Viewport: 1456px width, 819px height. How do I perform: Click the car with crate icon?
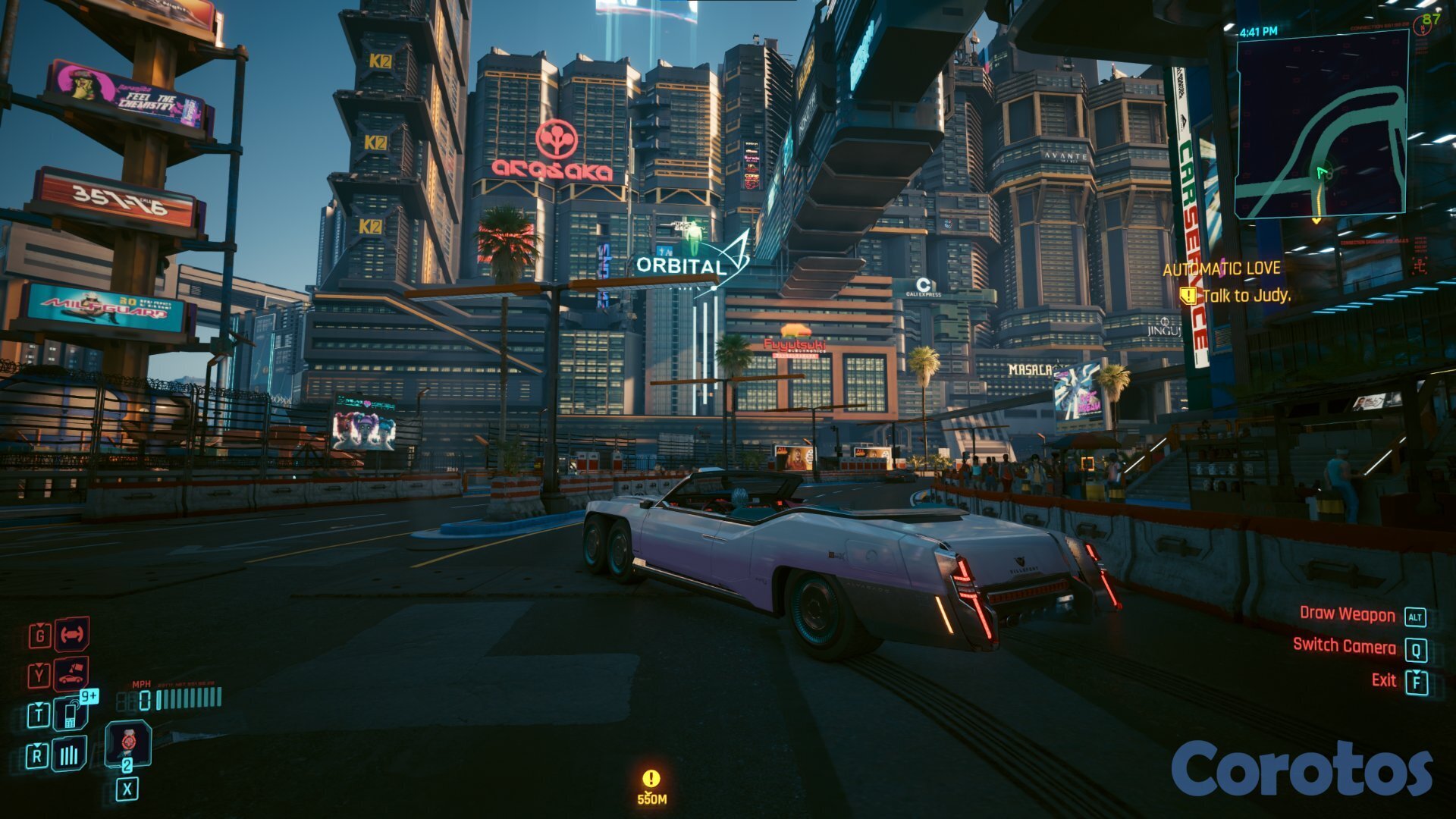click(71, 673)
